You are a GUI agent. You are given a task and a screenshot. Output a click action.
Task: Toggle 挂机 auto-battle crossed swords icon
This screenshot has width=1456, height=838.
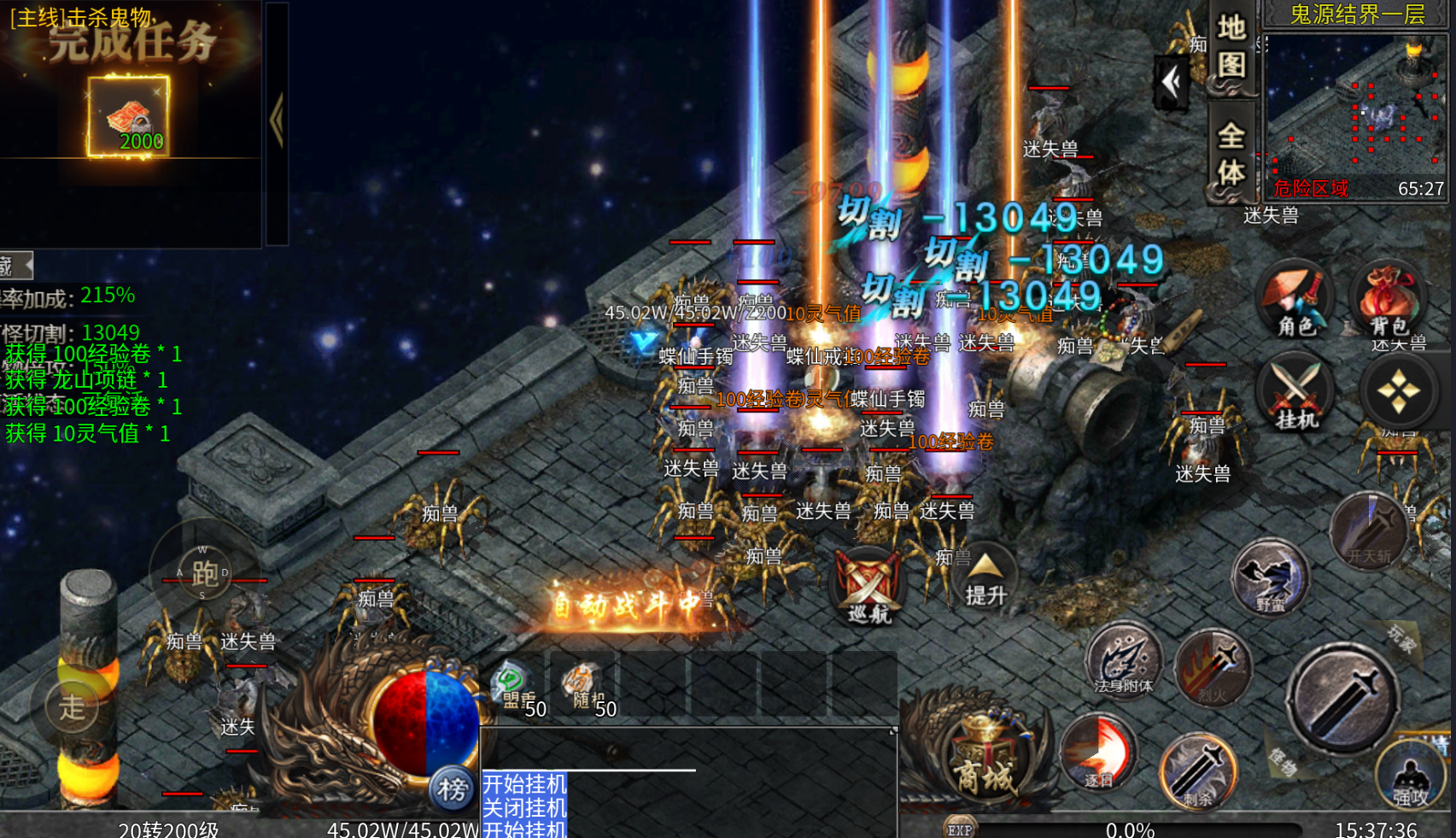[1296, 395]
